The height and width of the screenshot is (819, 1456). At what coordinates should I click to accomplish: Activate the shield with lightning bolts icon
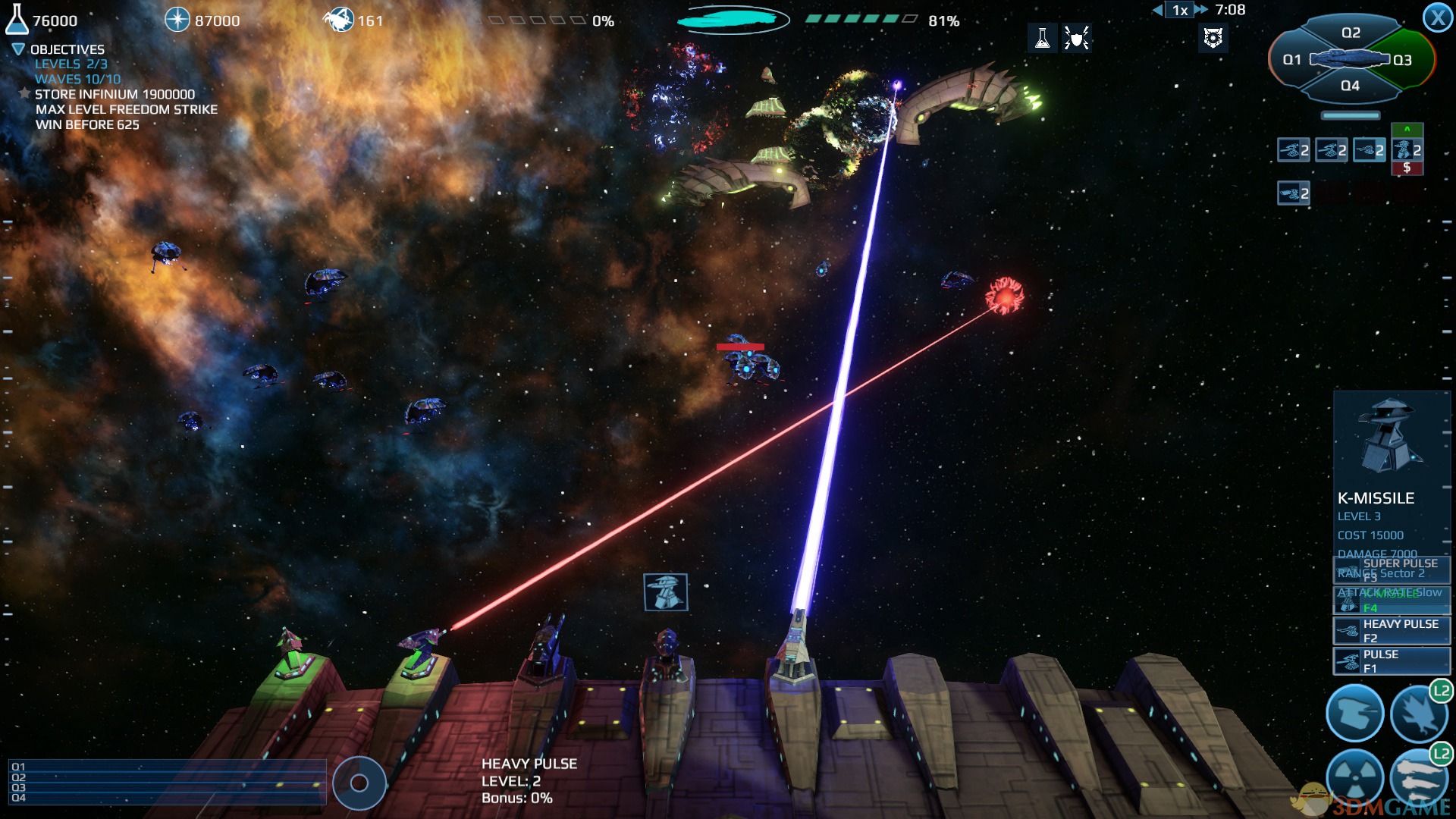(1076, 37)
